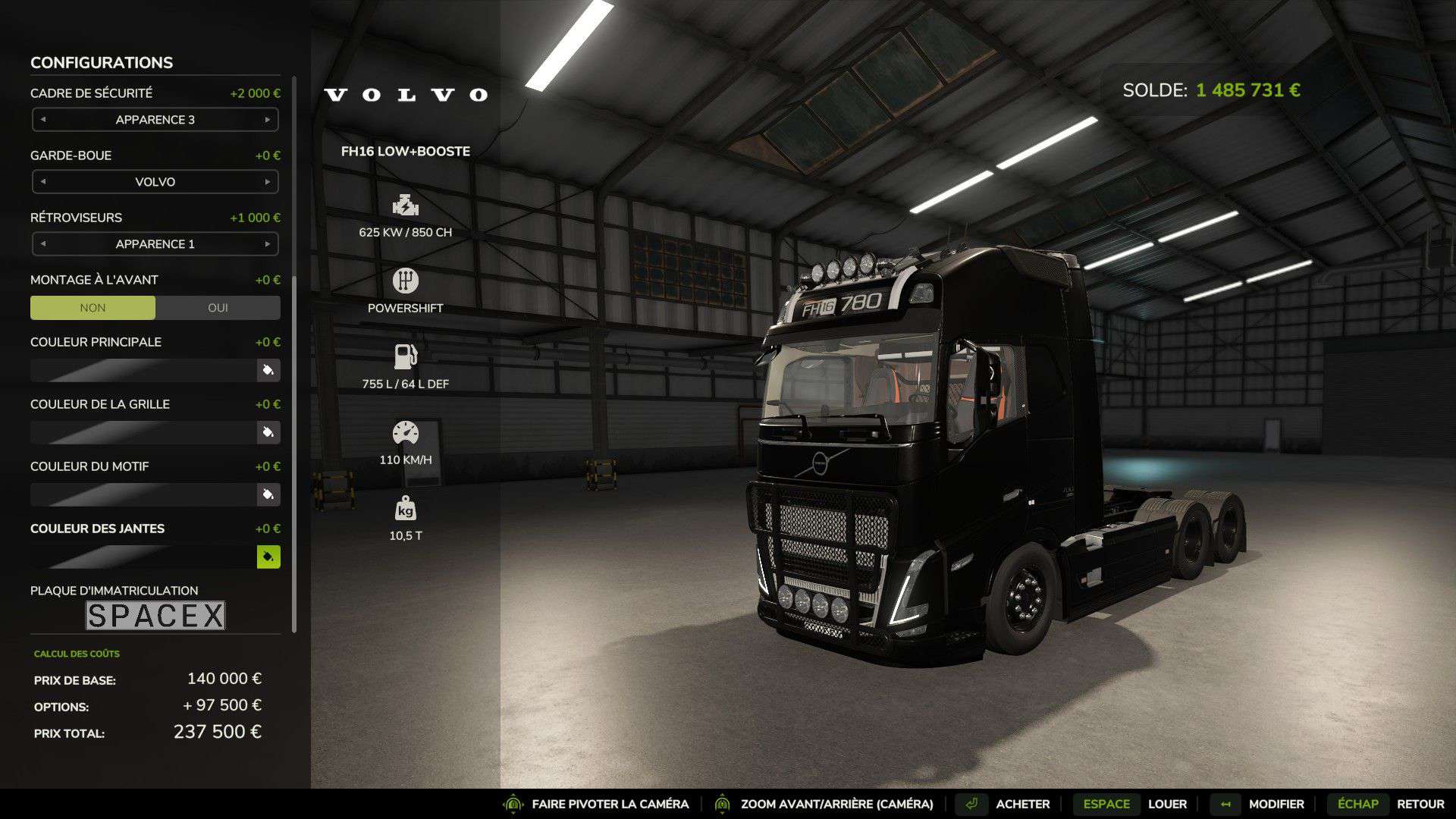Image resolution: width=1456 pixels, height=819 pixels.
Task: Switch to next Garde-boue option
Action: coord(267,182)
